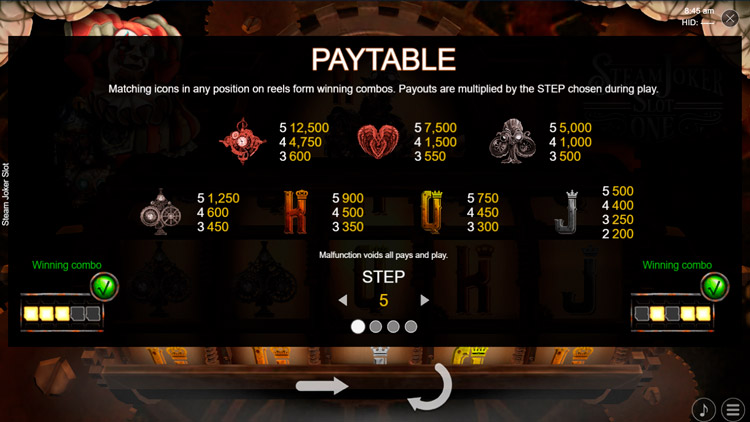The width and height of the screenshot is (750, 422).
Task: Increase the STEP value with right arrow
Action: coord(425,300)
